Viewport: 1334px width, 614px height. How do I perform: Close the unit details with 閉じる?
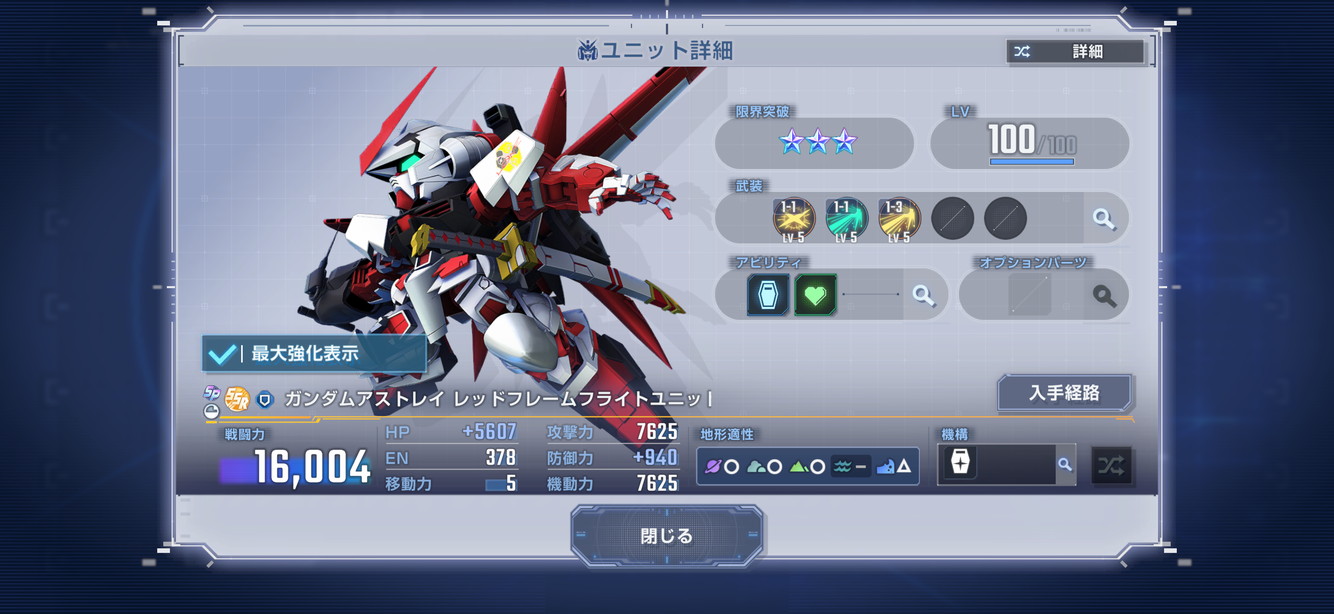(667, 536)
